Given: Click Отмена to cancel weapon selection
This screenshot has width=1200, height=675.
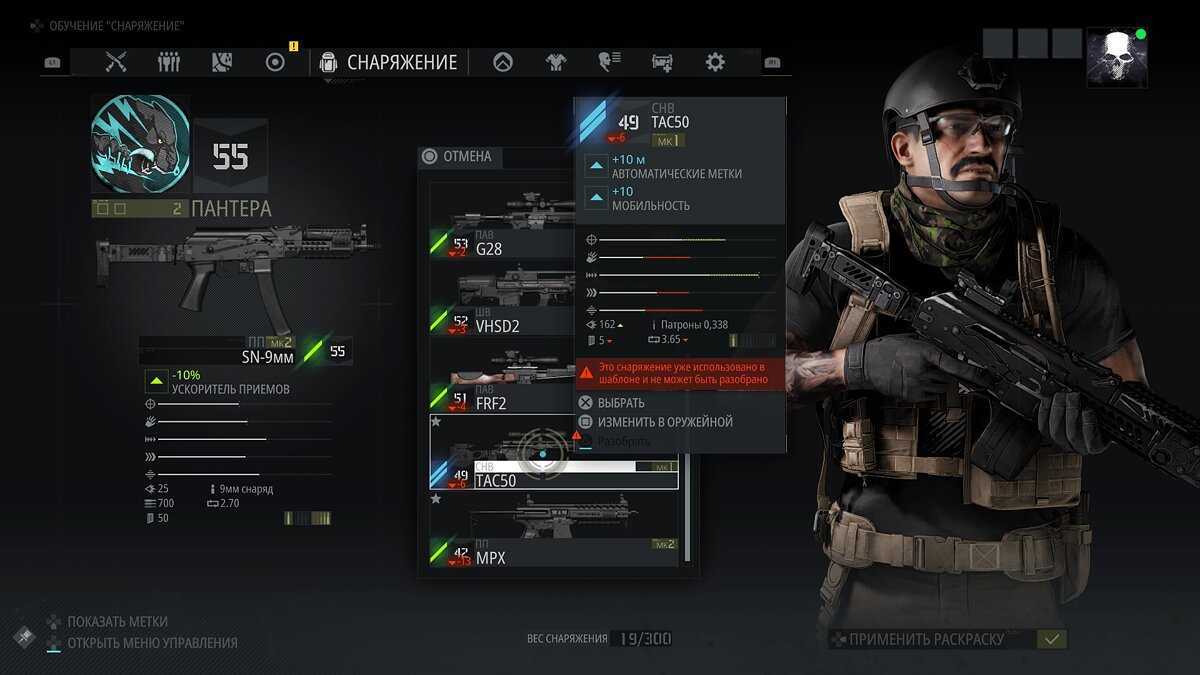Looking at the screenshot, I should [x=458, y=156].
